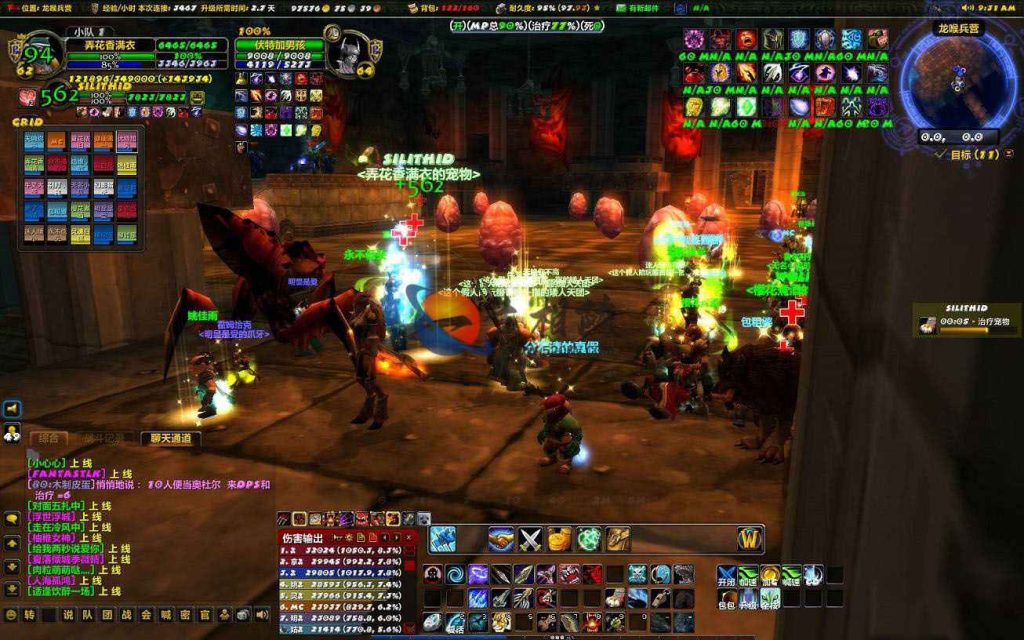Screen dimensions: 1024x640
Task: Close the 伤害输出 damage meter window
Action: click(409, 538)
